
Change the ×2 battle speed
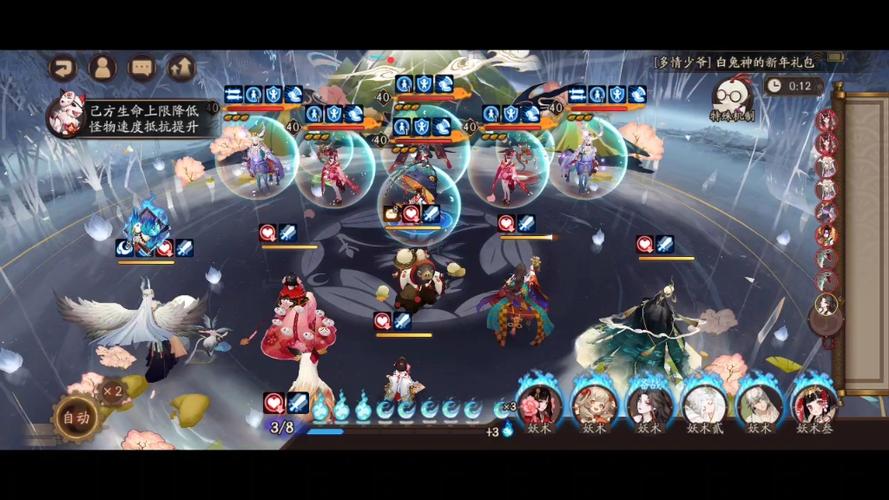[113, 391]
